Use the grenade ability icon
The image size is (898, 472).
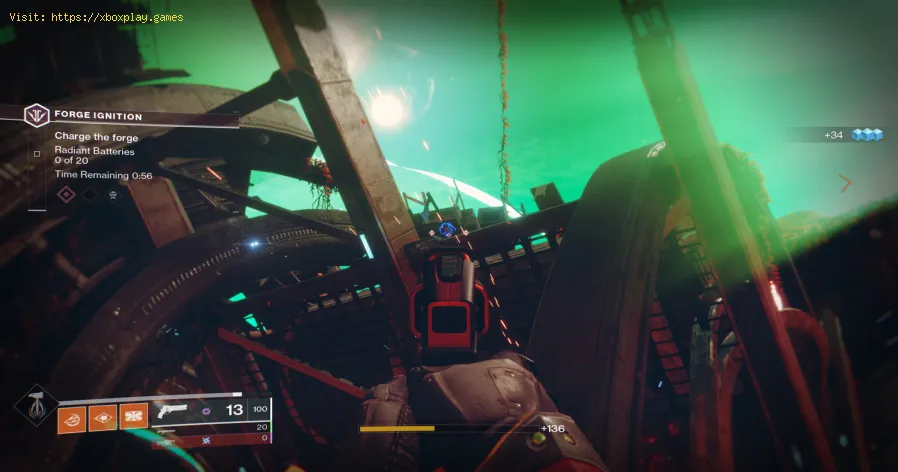(72, 416)
